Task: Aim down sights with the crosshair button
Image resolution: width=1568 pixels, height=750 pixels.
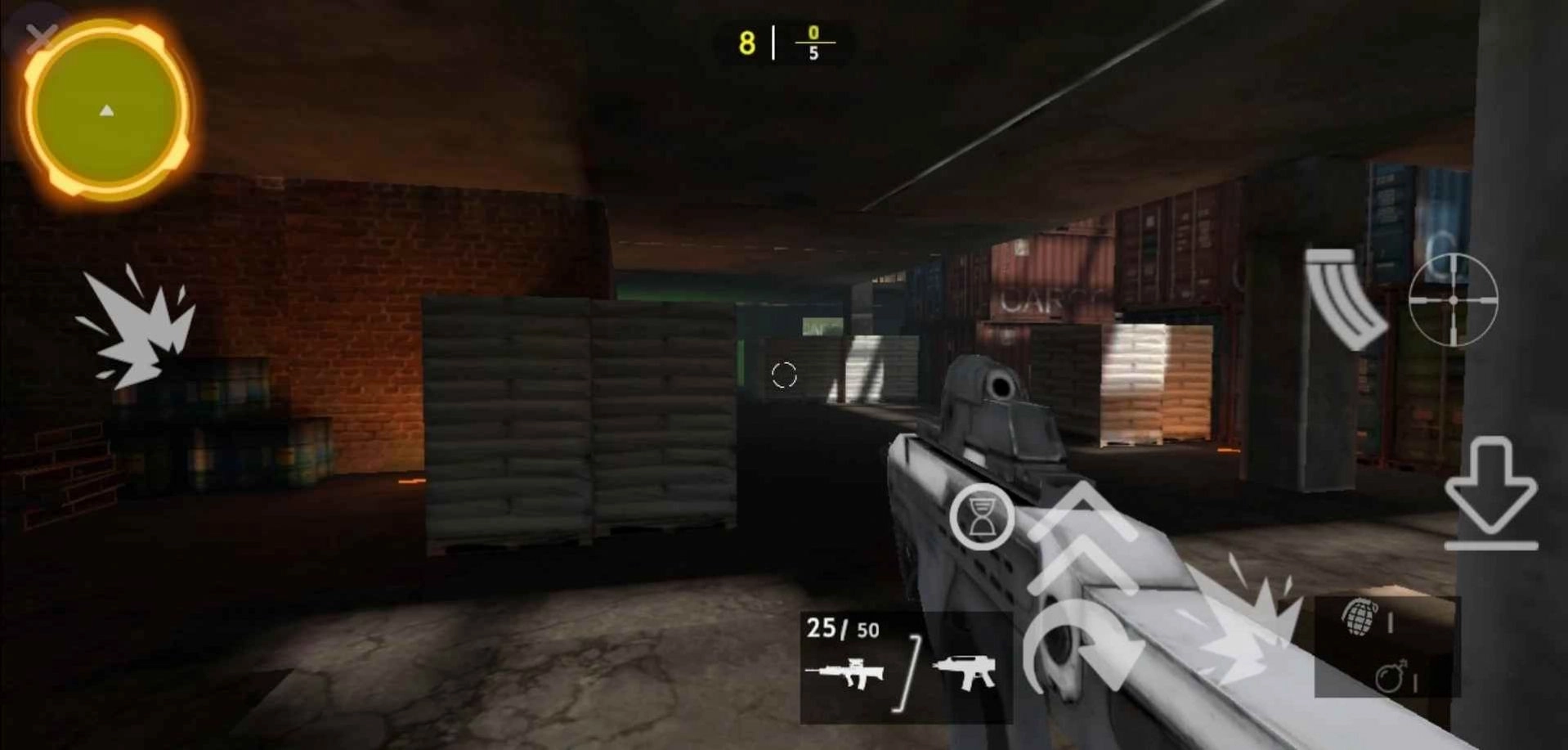Action: click(x=1453, y=300)
